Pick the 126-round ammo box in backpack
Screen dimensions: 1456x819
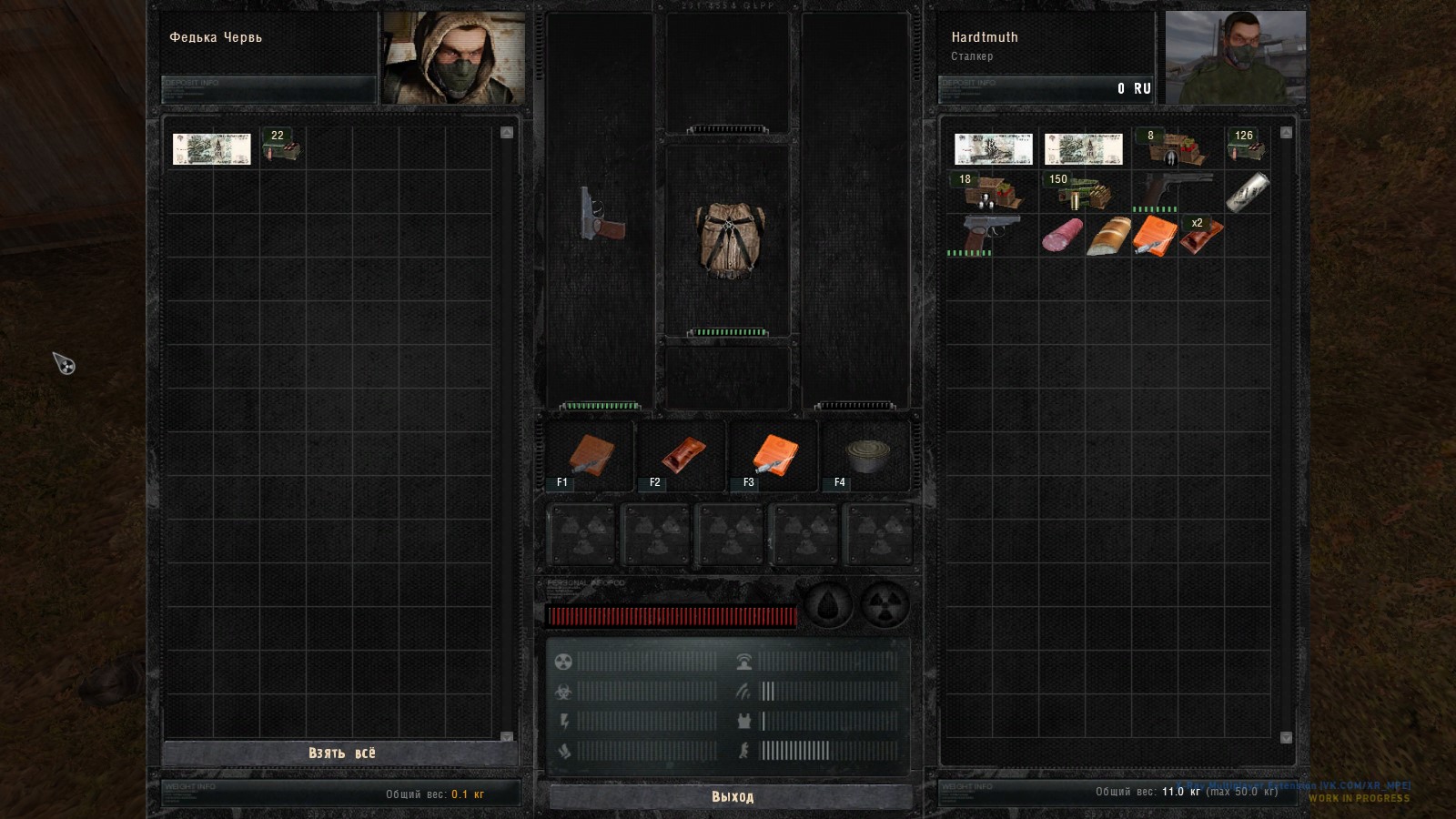(x=1245, y=147)
